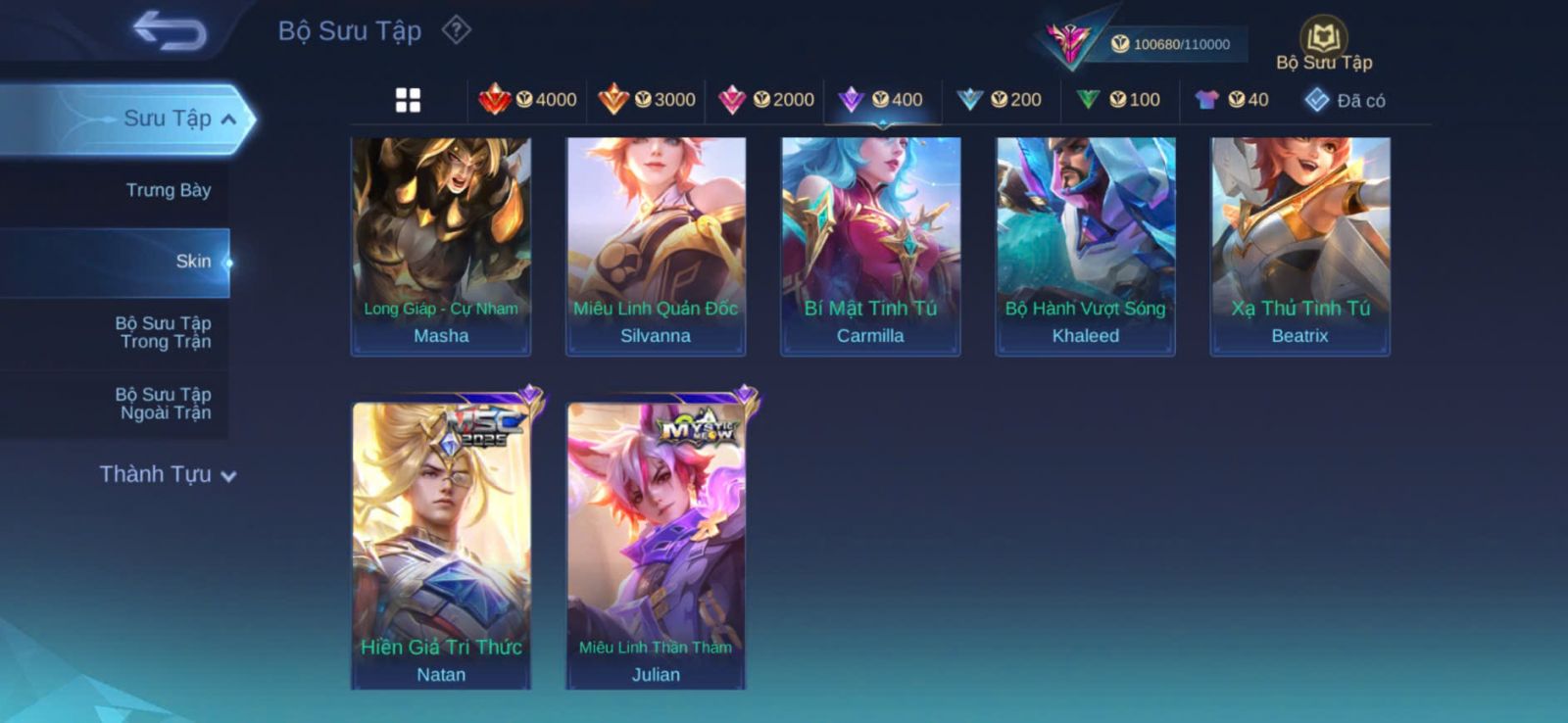
Task: Select Masha's Long Giáp skin card
Action: tap(441, 245)
